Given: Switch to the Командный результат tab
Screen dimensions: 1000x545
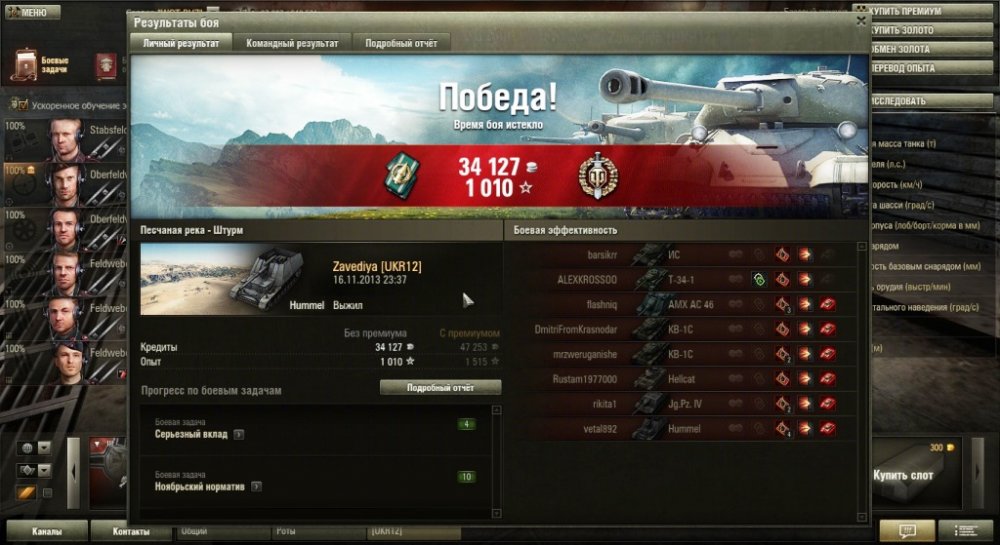Looking at the screenshot, I should click(293, 43).
